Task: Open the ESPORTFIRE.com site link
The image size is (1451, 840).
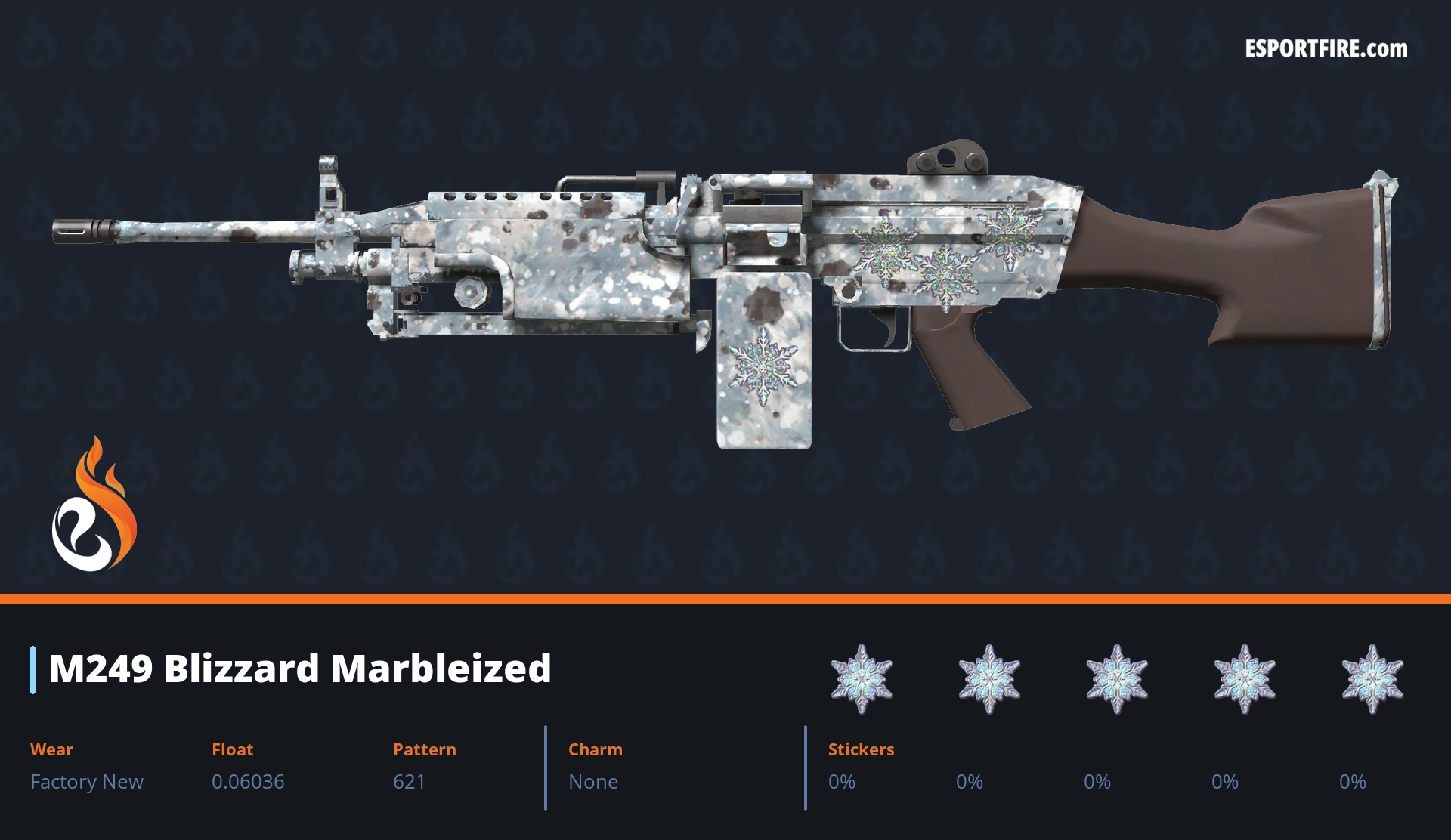Action: [1326, 49]
